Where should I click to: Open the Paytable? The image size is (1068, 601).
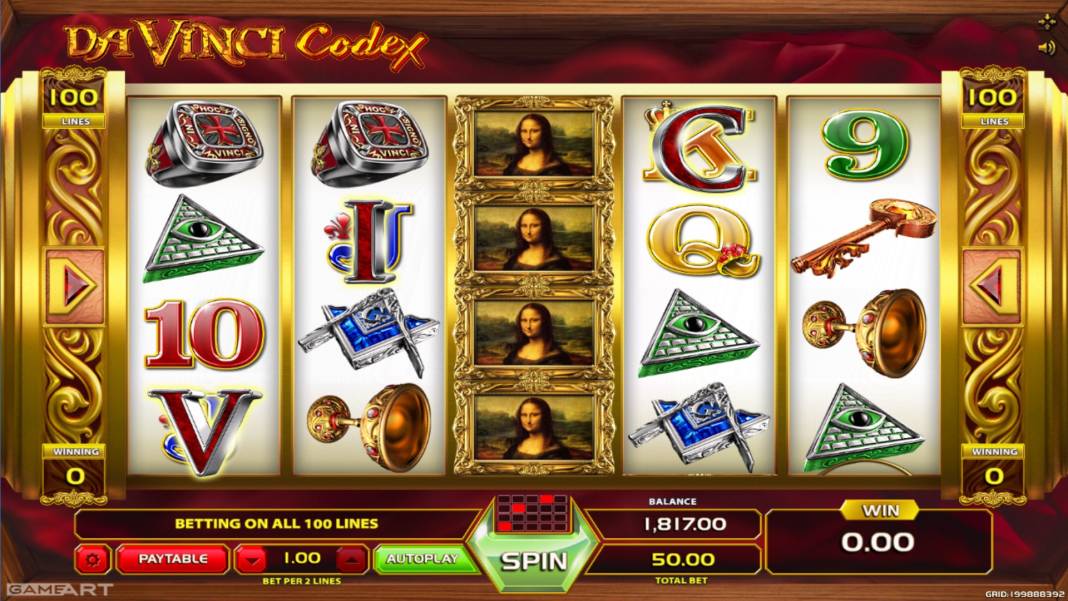click(x=172, y=558)
